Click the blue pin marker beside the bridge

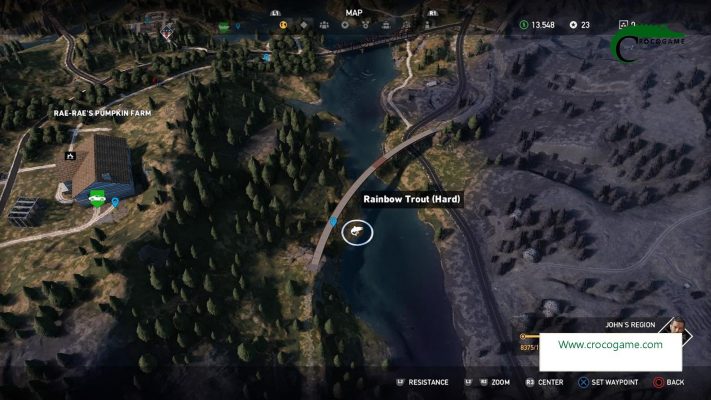click(x=333, y=220)
